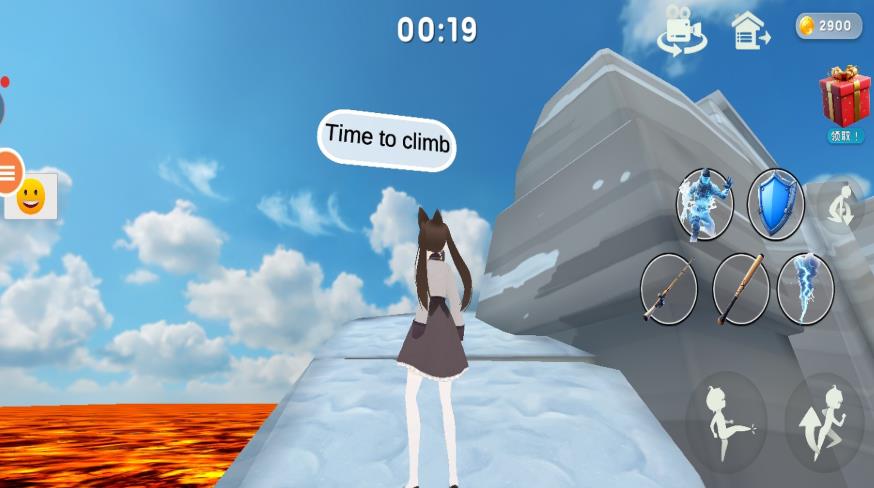Cast the tornado skill
874x488 pixels.
[805, 288]
